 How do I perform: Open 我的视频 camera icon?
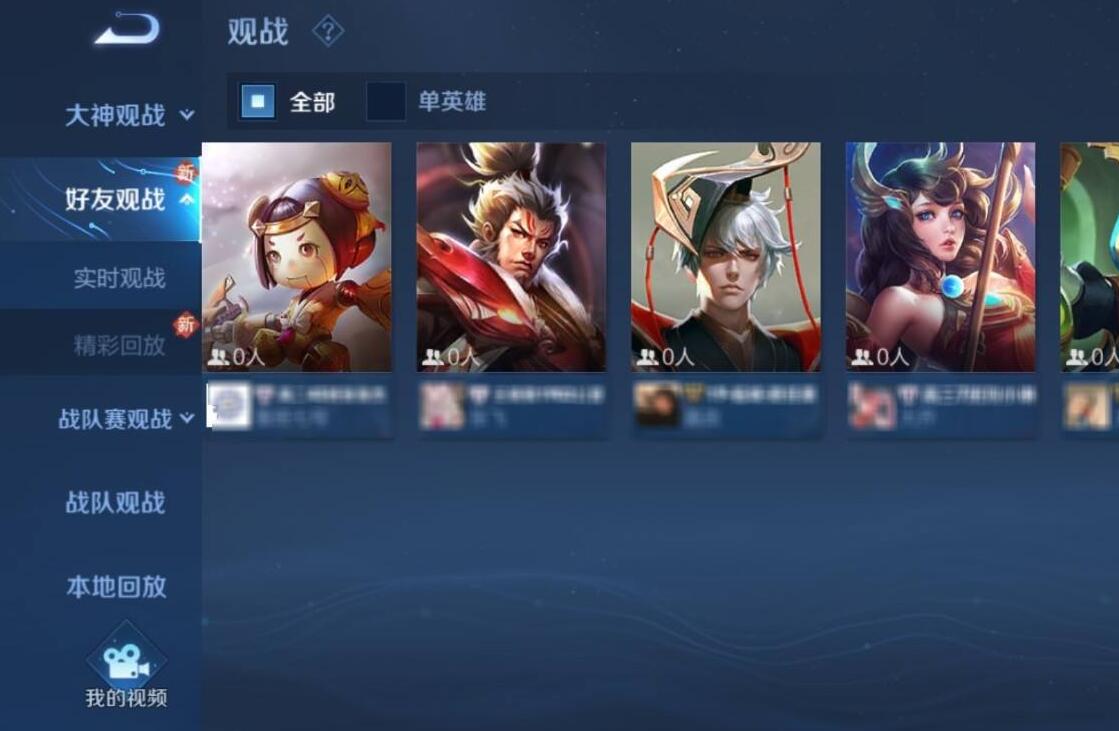(126, 661)
